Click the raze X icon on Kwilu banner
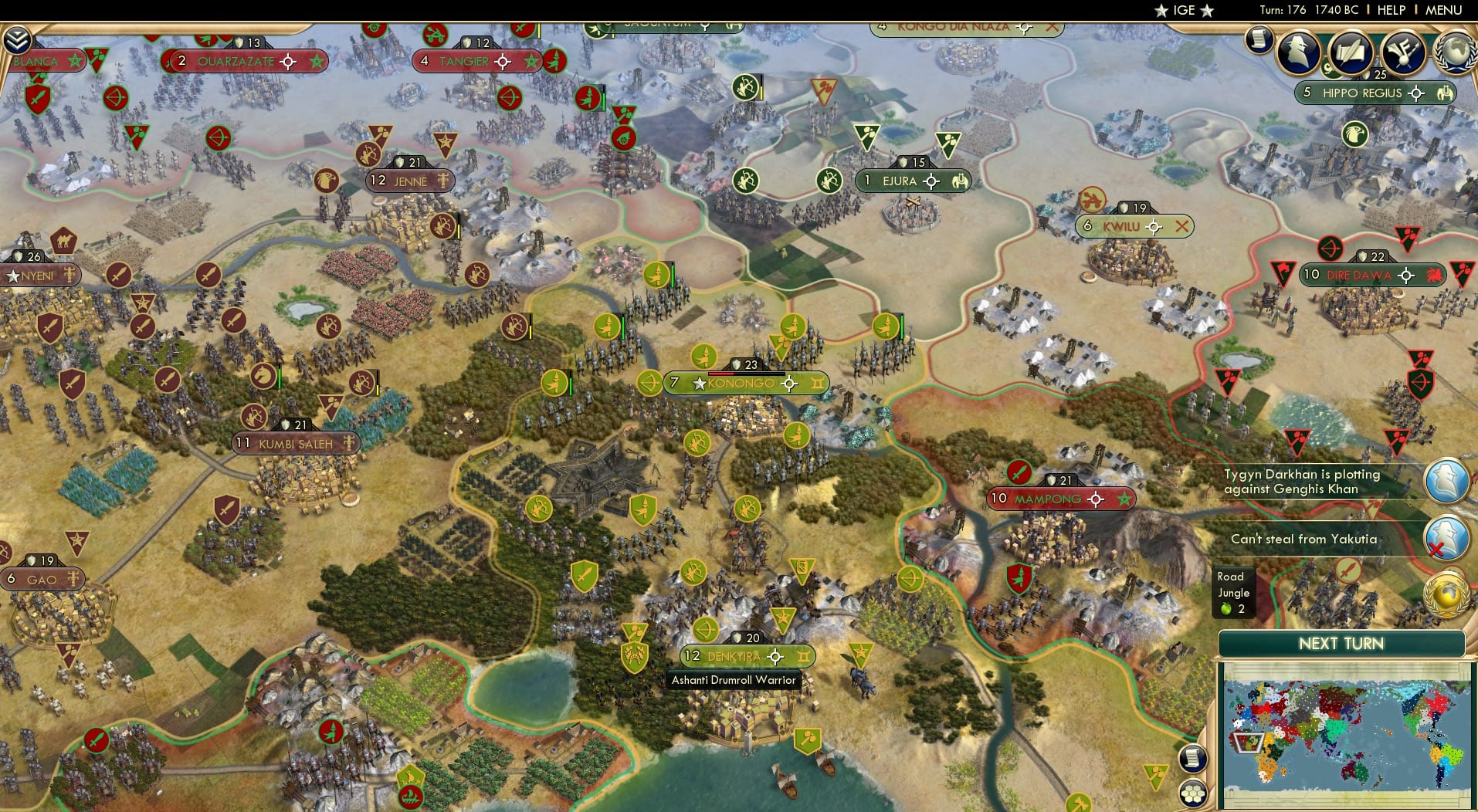Image resolution: width=1478 pixels, height=812 pixels. coord(1181,226)
